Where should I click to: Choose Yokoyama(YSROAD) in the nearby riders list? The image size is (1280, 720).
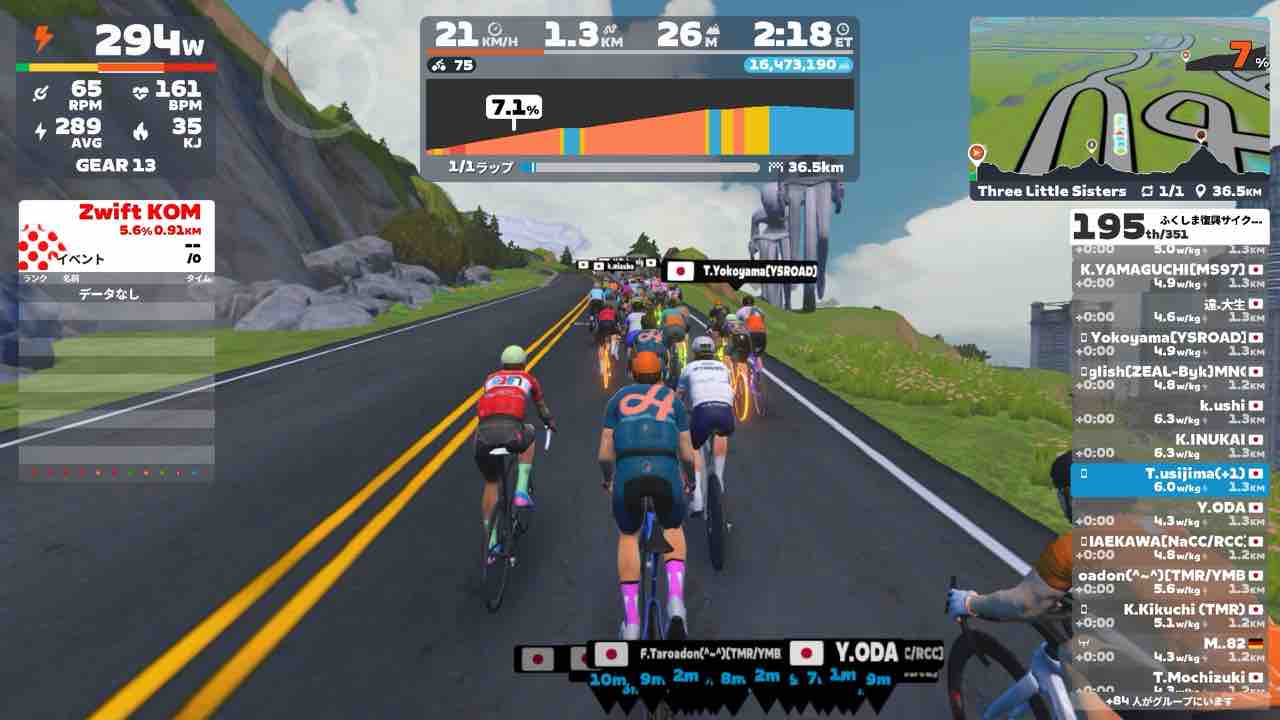(1169, 344)
